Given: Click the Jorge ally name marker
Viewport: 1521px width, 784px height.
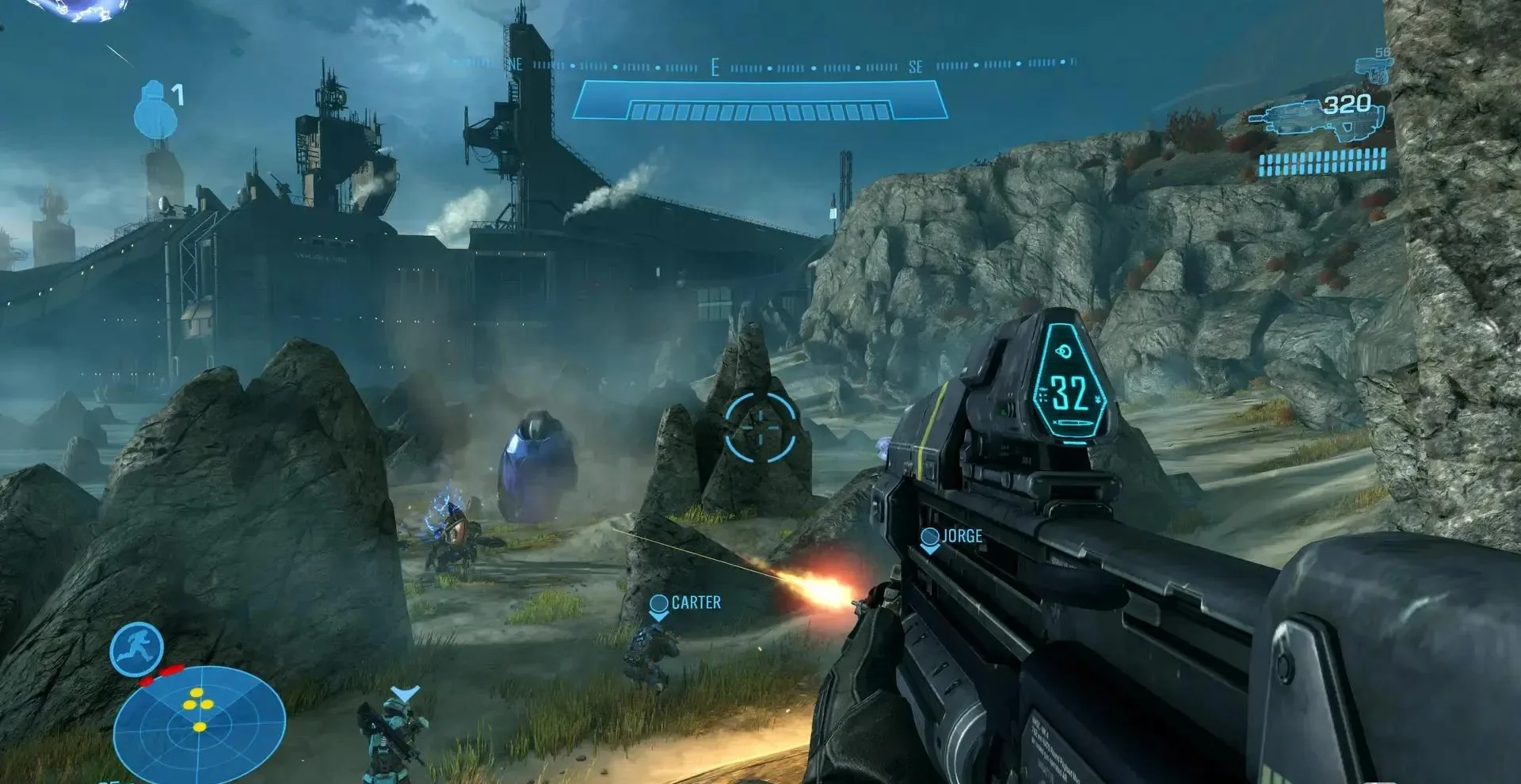Looking at the screenshot, I should point(952,537).
